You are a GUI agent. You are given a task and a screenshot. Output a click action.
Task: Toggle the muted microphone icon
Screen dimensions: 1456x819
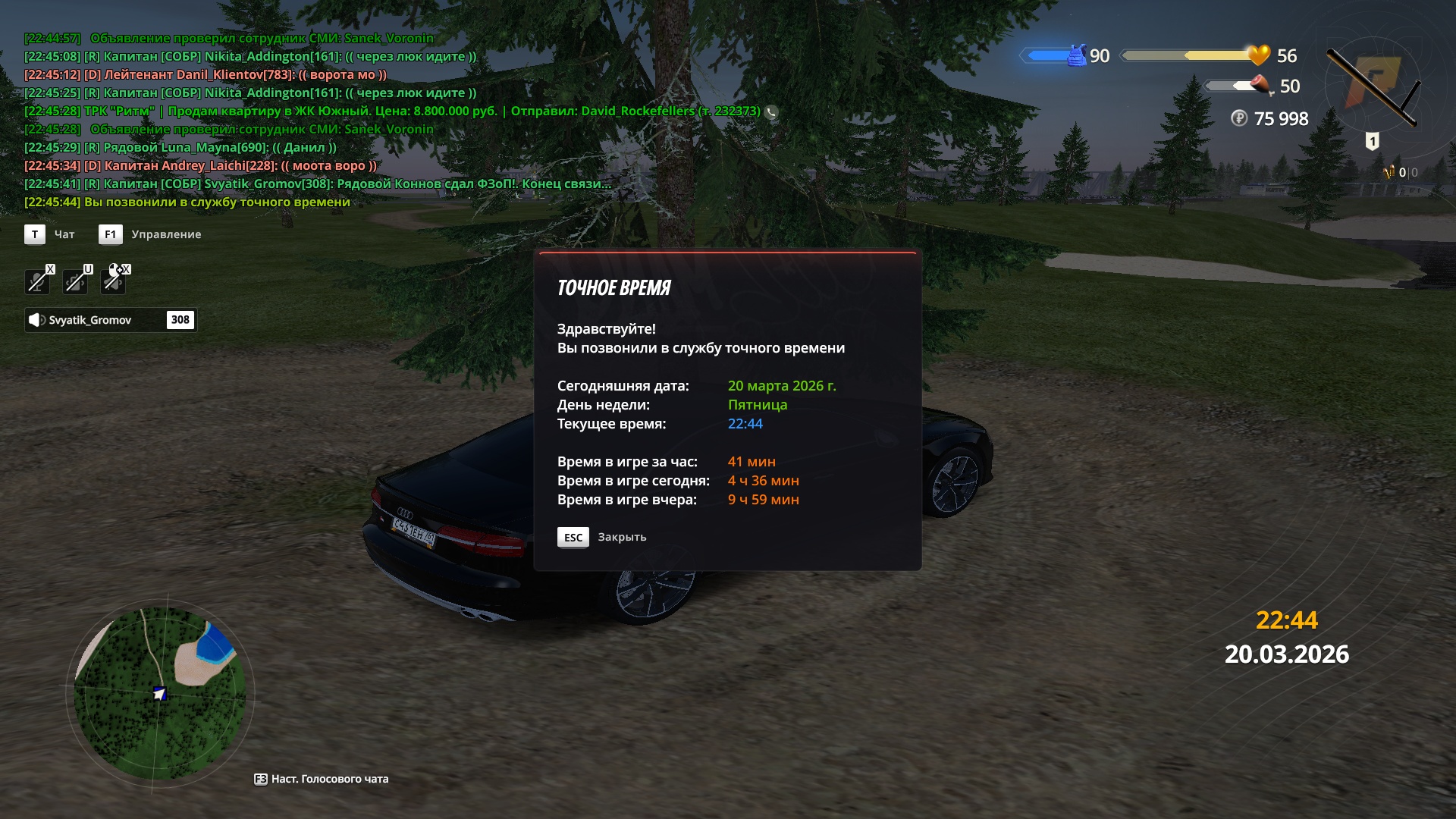point(36,281)
